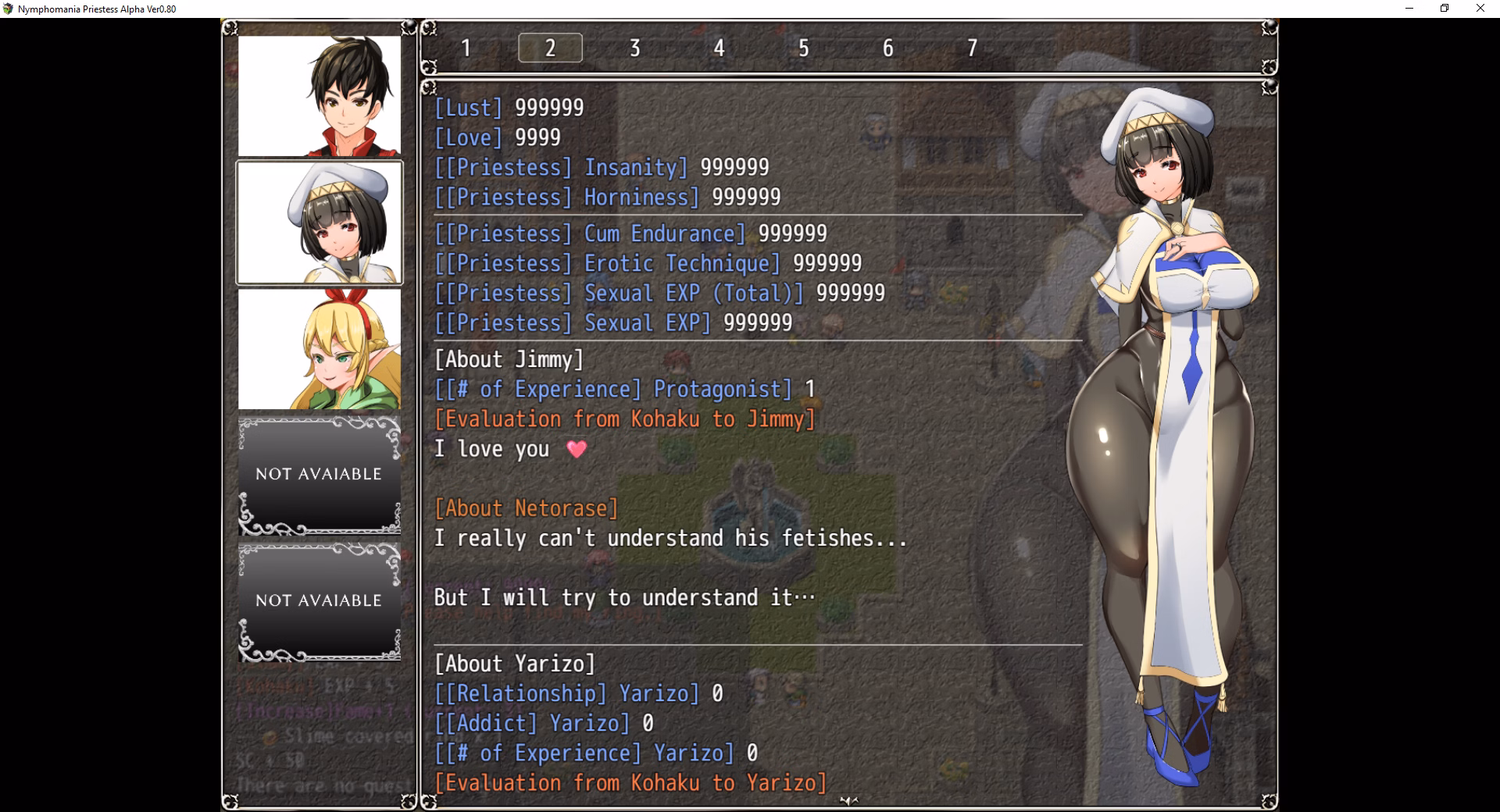Screen dimensions: 1500x812
Task: Select the highlighted page tab 2
Action: pos(550,48)
